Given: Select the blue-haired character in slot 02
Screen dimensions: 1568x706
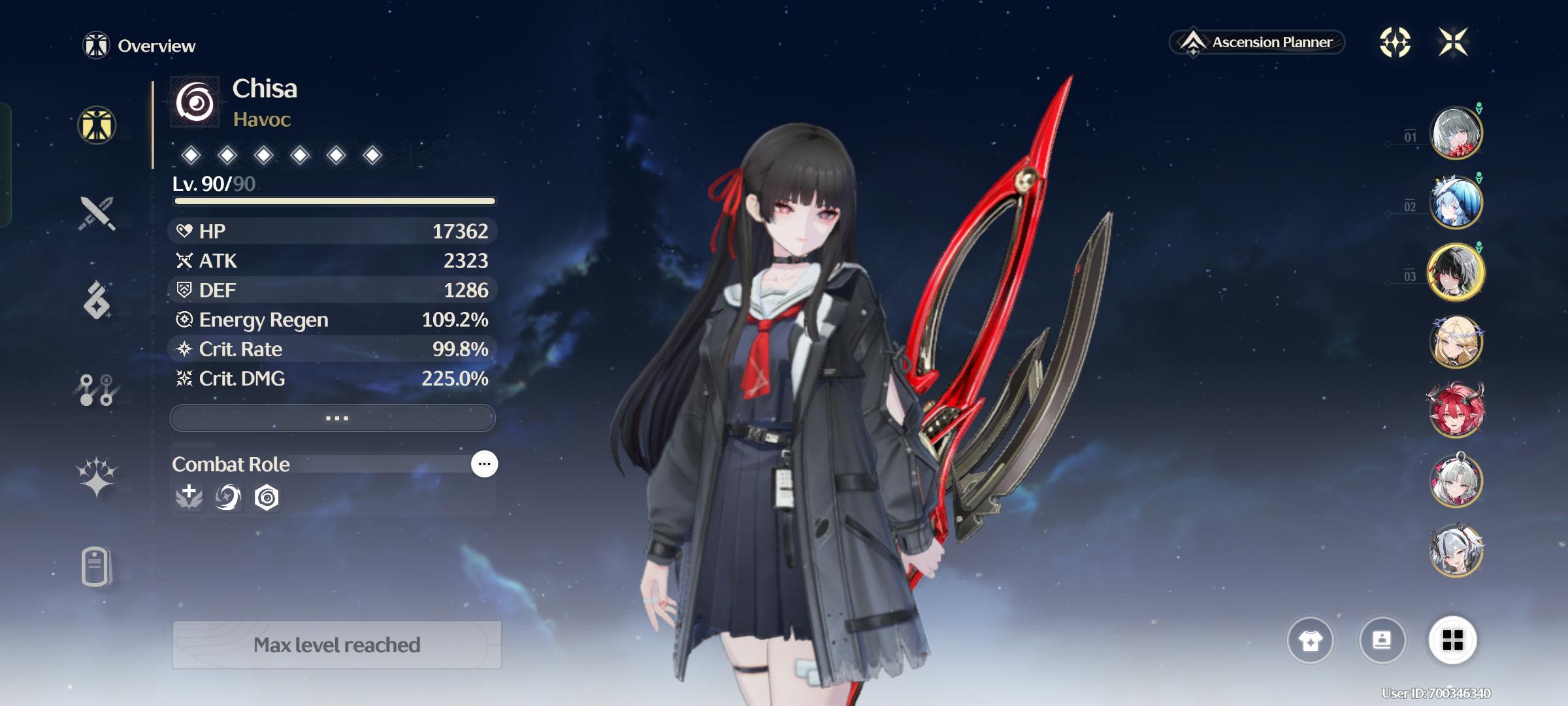Looking at the screenshot, I should pyautogui.click(x=1456, y=203).
